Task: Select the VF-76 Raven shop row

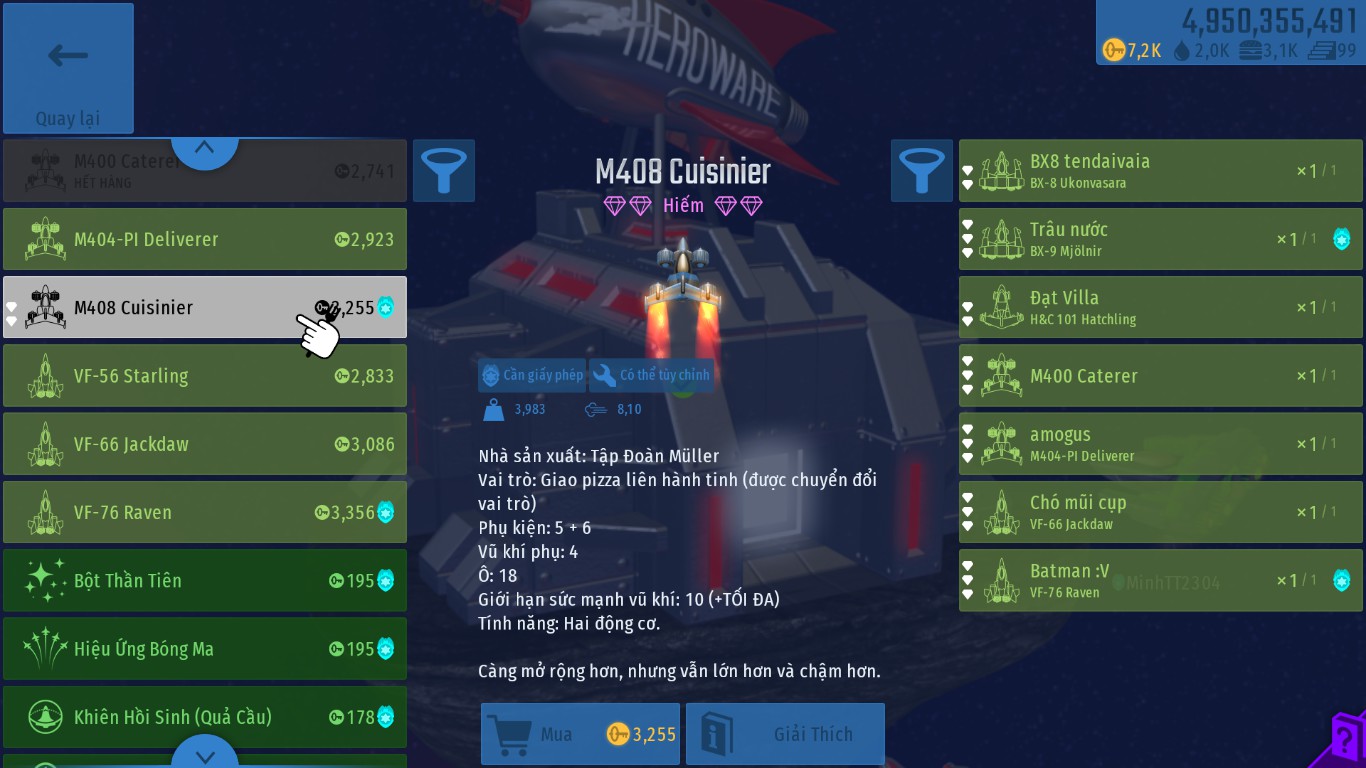Action: pos(205,512)
